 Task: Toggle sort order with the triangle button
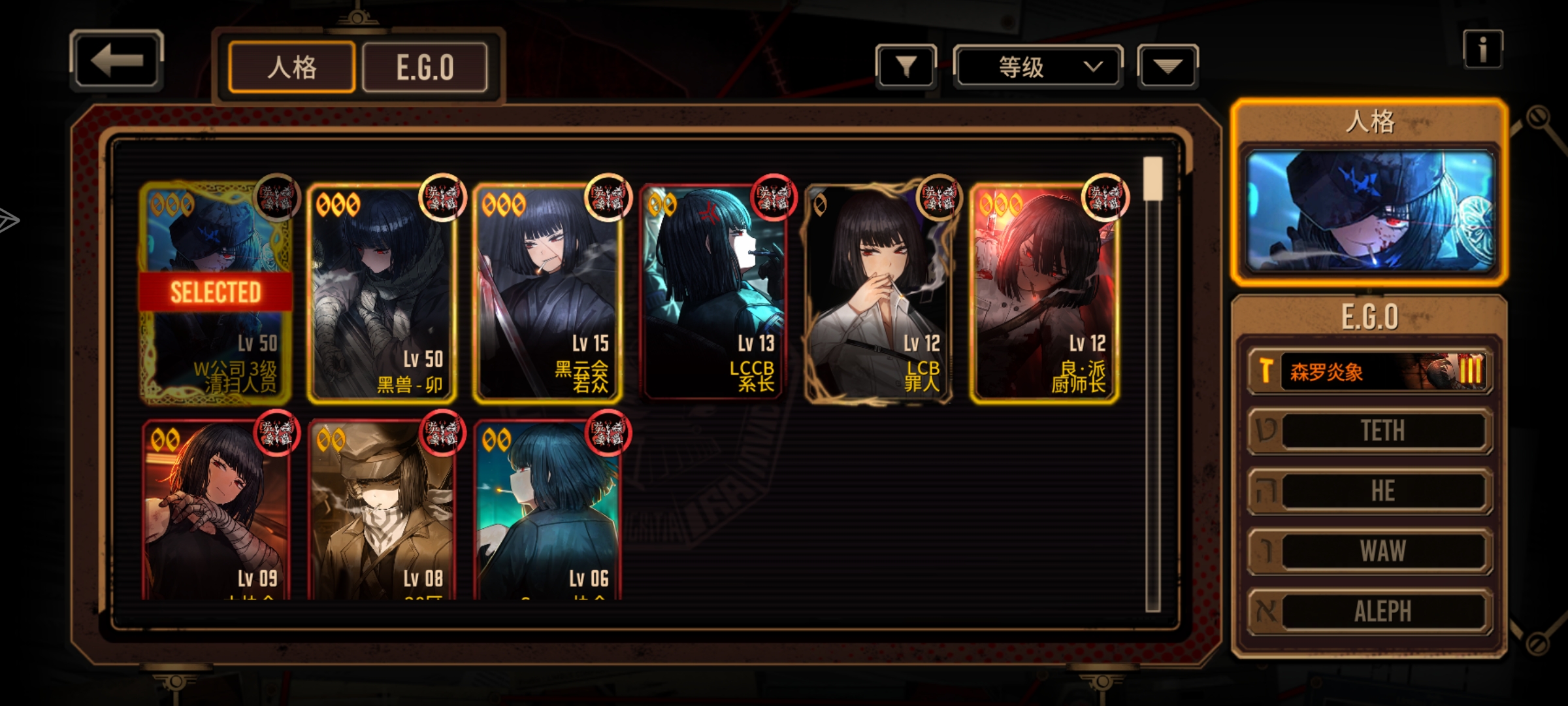click(1168, 66)
